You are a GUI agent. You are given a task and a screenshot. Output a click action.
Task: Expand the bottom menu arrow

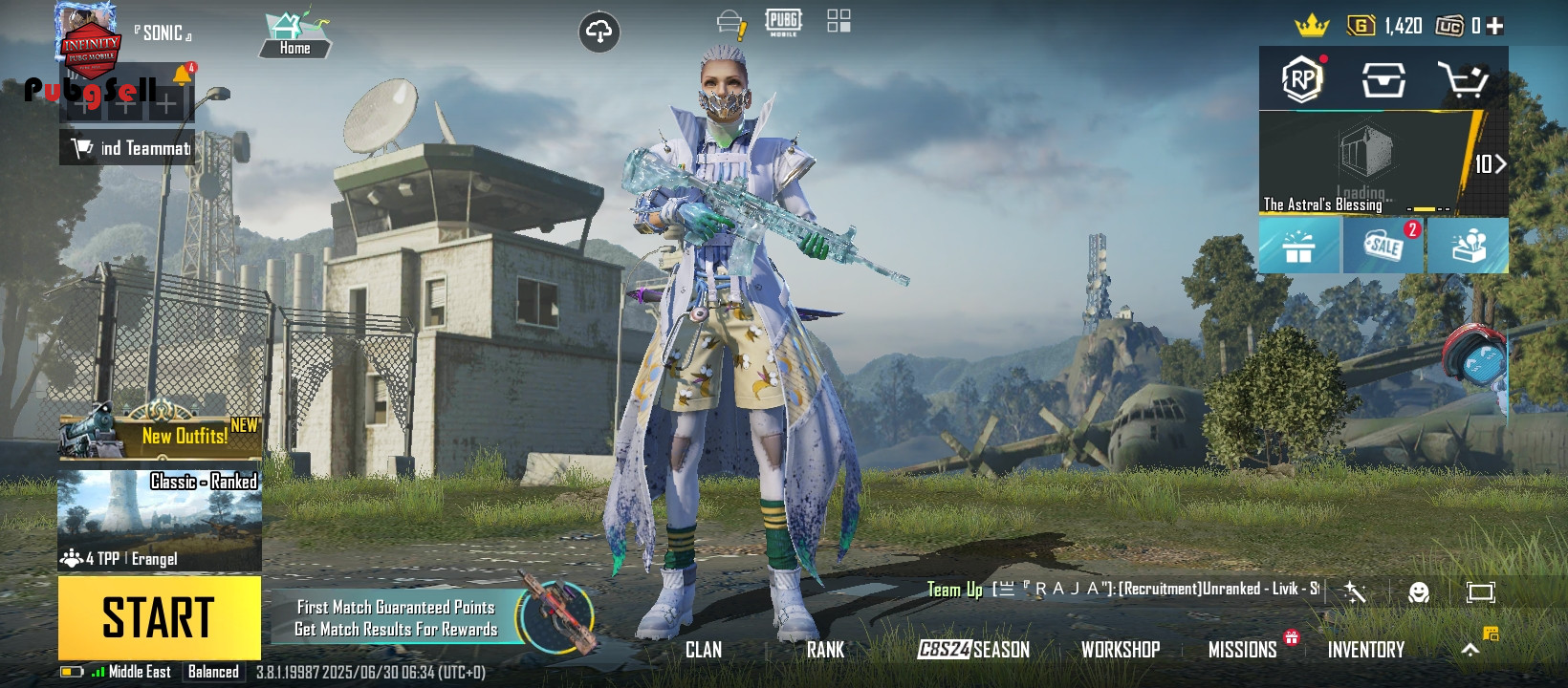[x=1470, y=650]
